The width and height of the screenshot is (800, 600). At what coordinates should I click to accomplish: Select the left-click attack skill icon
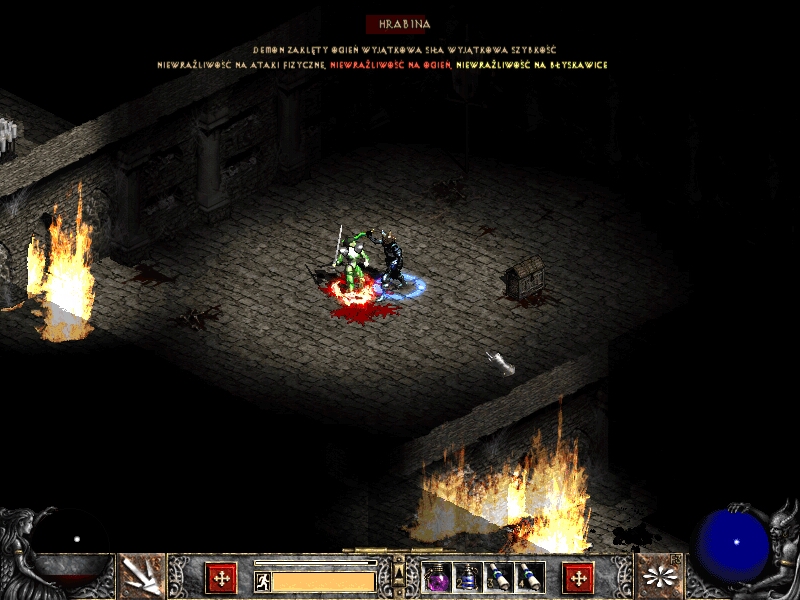(141, 576)
